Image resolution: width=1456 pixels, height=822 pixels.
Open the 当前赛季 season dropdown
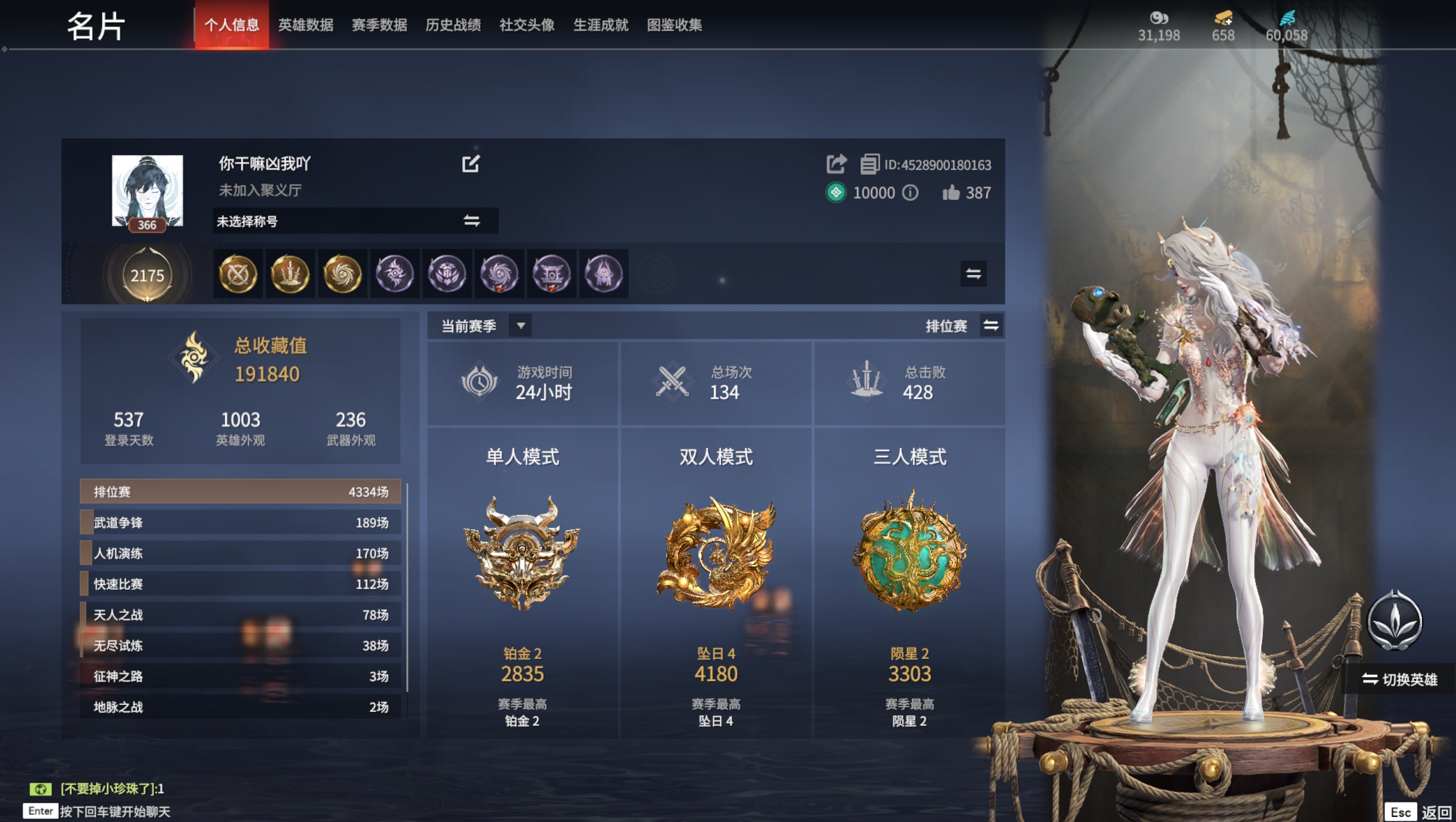(x=520, y=326)
